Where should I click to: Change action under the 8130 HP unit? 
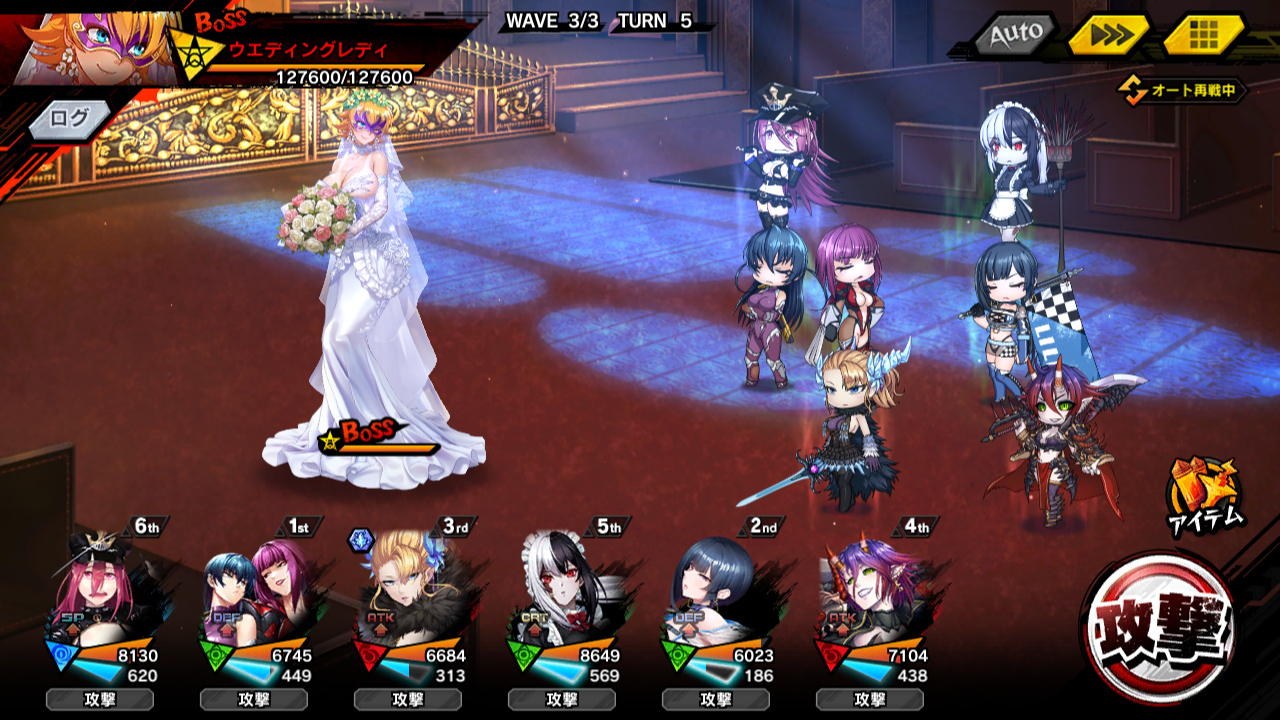(100, 699)
